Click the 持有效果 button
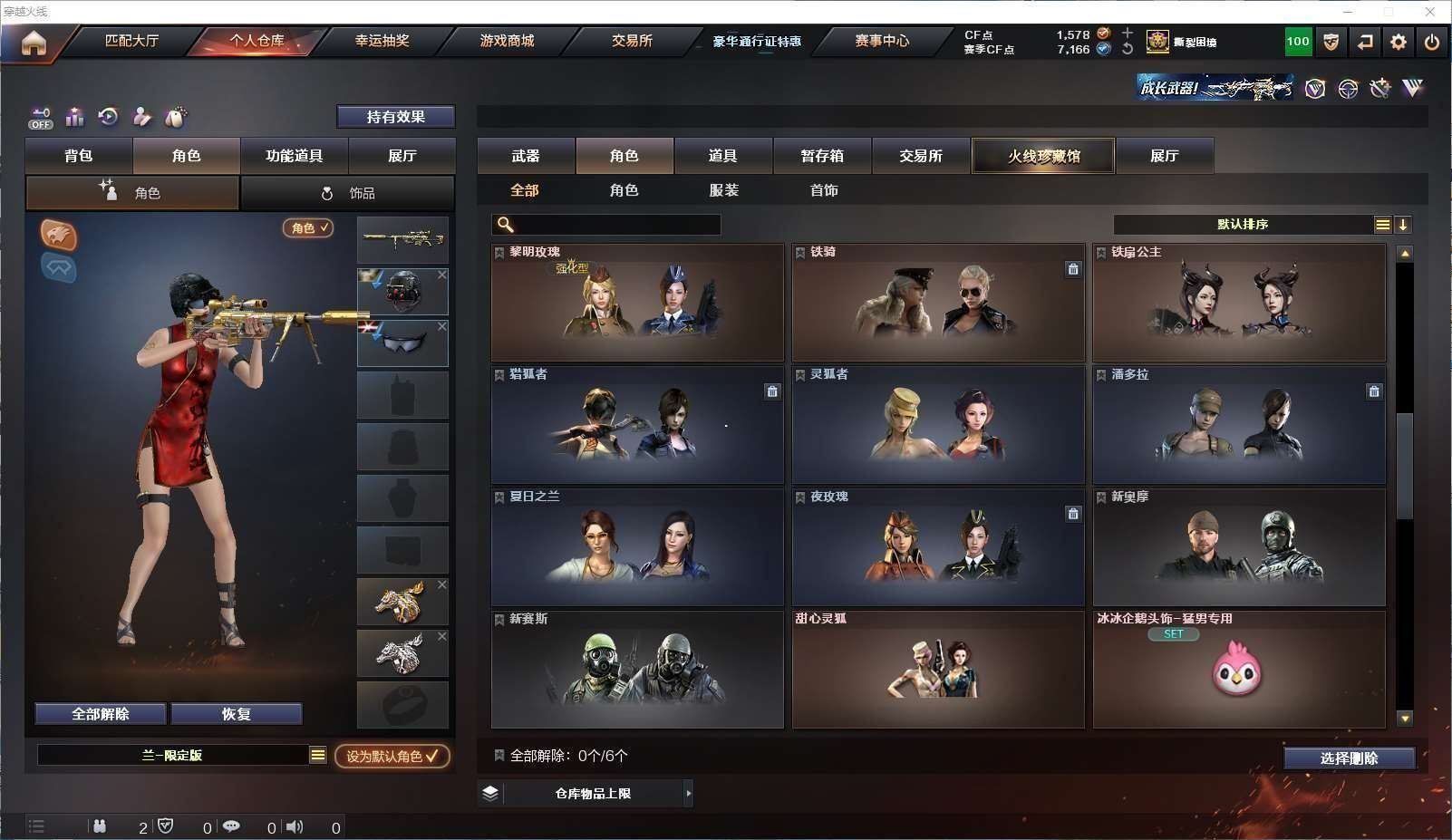The width and height of the screenshot is (1452, 840). (396, 117)
